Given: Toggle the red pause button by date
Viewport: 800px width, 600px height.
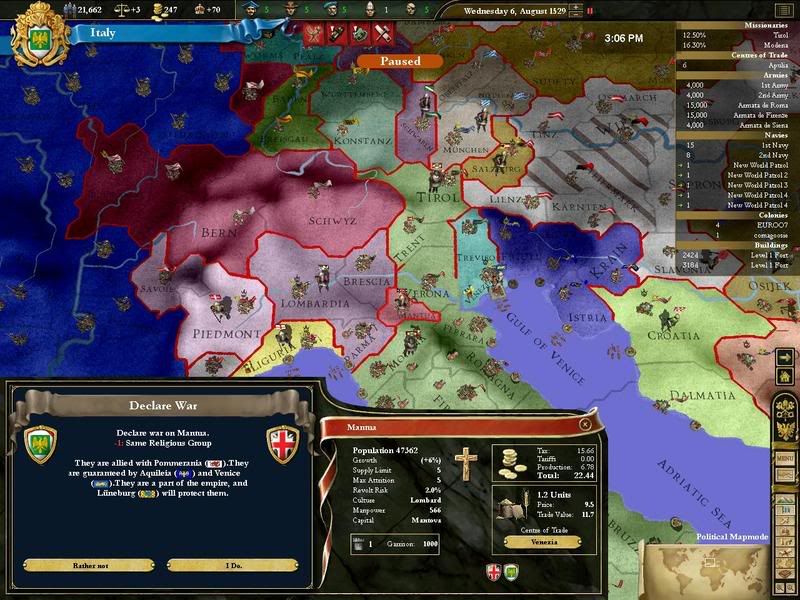Looking at the screenshot, I should point(589,12).
